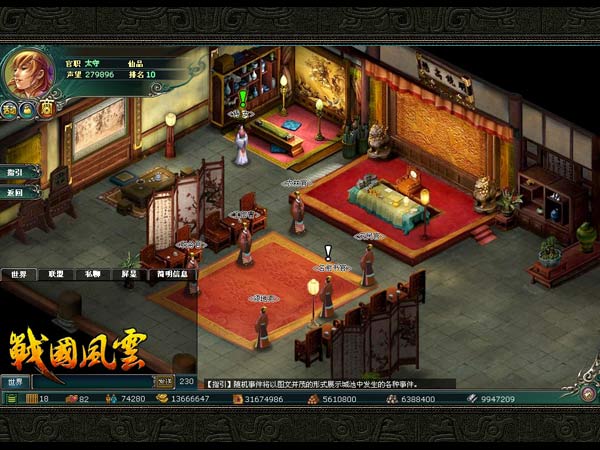The width and height of the screenshot is (600, 450).
Task: Click the 返回 return button
Action: tap(16, 191)
